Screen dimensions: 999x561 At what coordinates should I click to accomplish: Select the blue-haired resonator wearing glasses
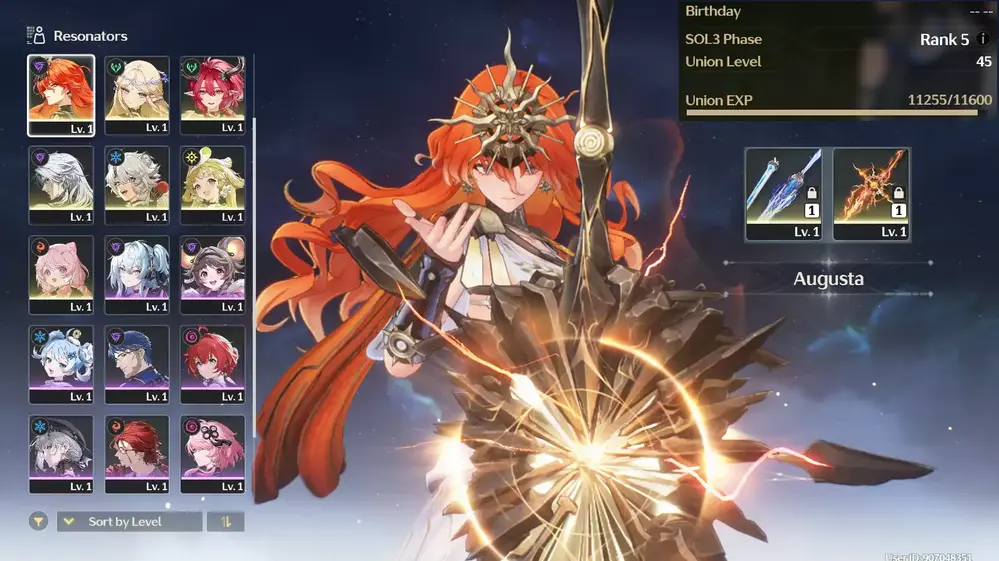click(137, 364)
